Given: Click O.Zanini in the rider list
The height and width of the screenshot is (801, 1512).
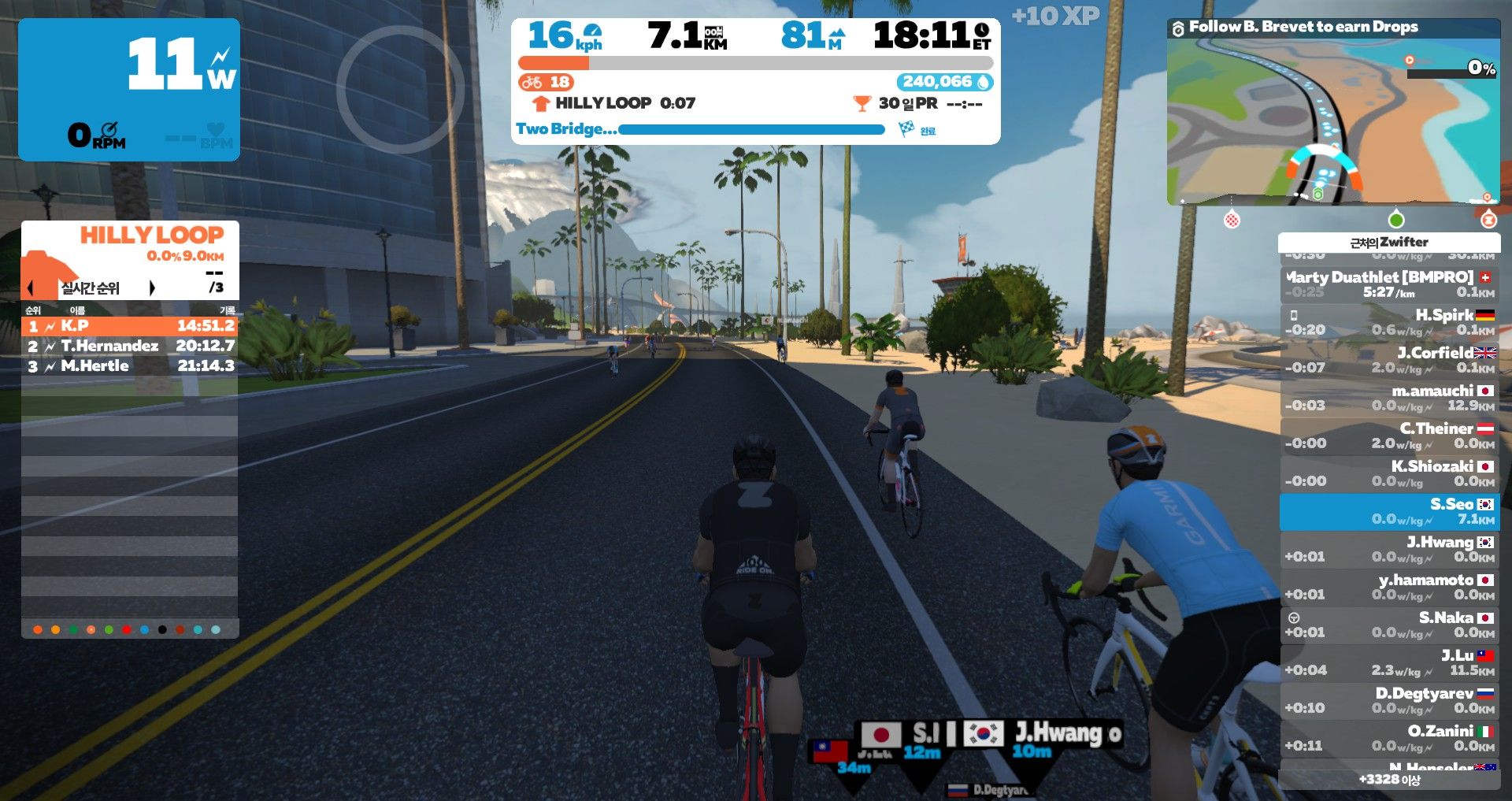Looking at the screenshot, I should click(1389, 738).
